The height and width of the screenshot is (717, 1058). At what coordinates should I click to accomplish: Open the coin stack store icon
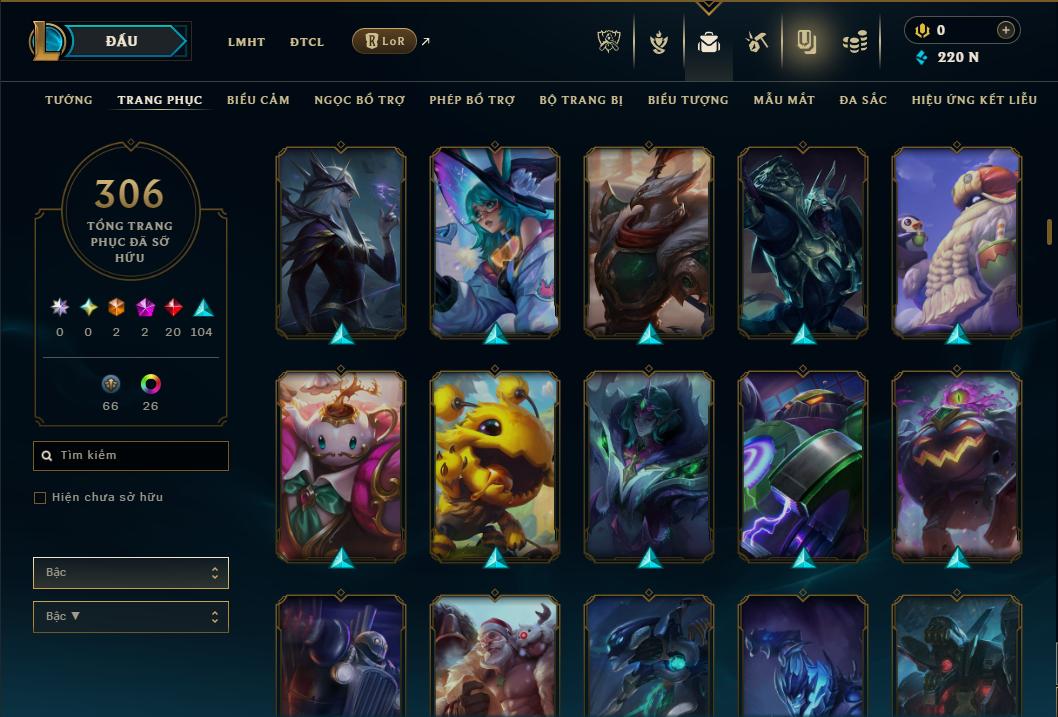point(854,42)
